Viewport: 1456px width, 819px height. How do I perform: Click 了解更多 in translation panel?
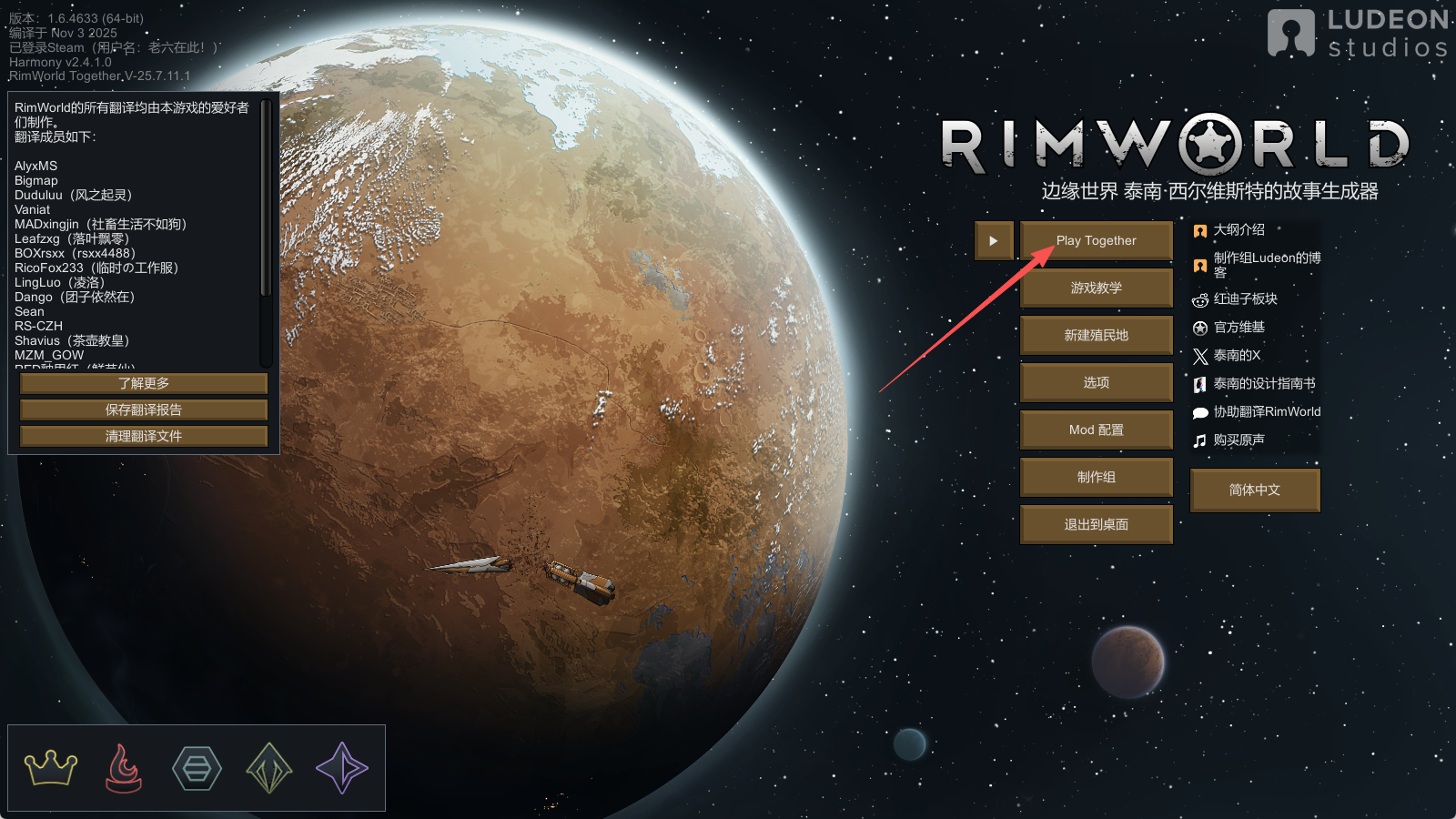144,384
